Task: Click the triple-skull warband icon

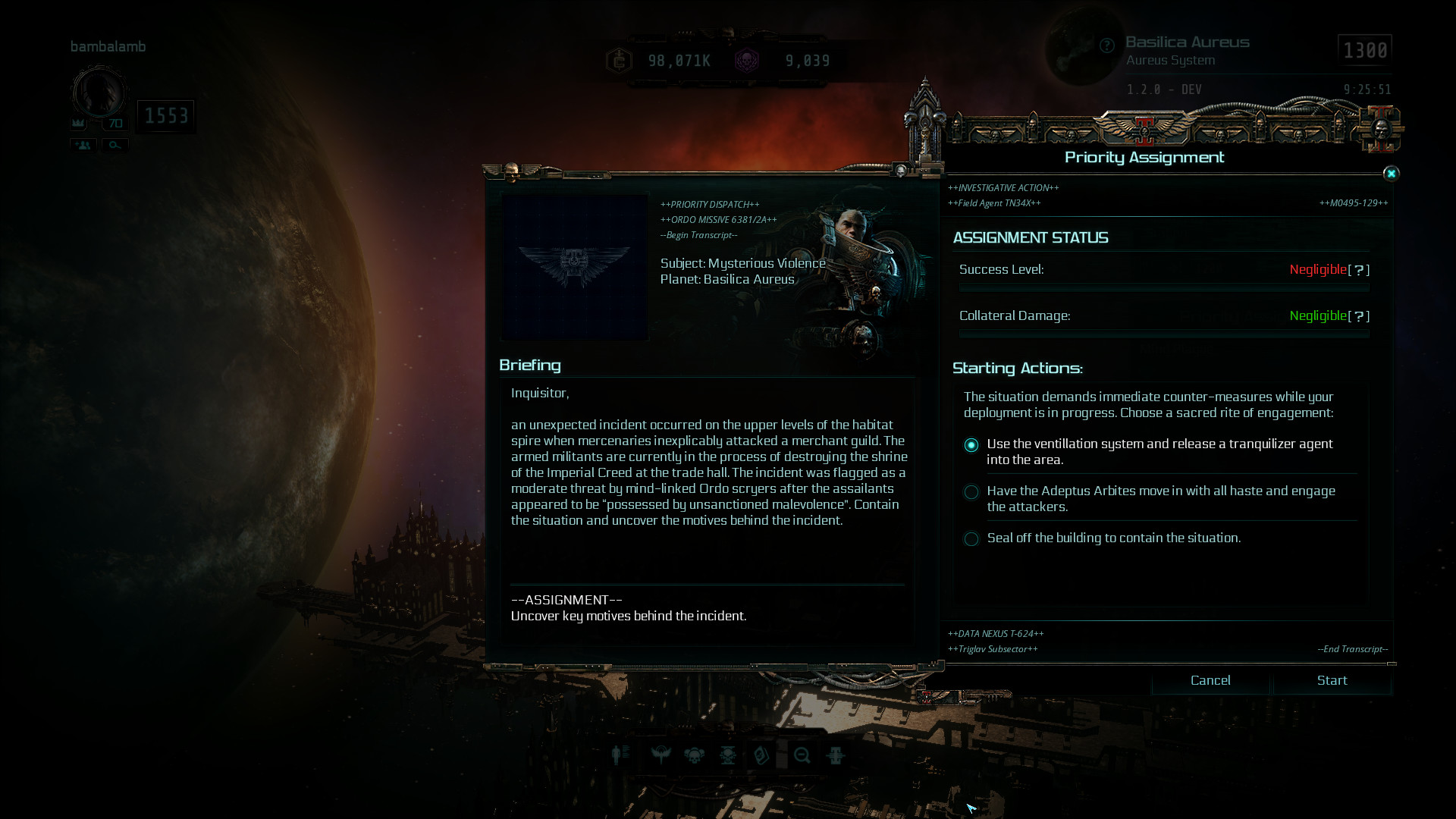Action: point(693,755)
